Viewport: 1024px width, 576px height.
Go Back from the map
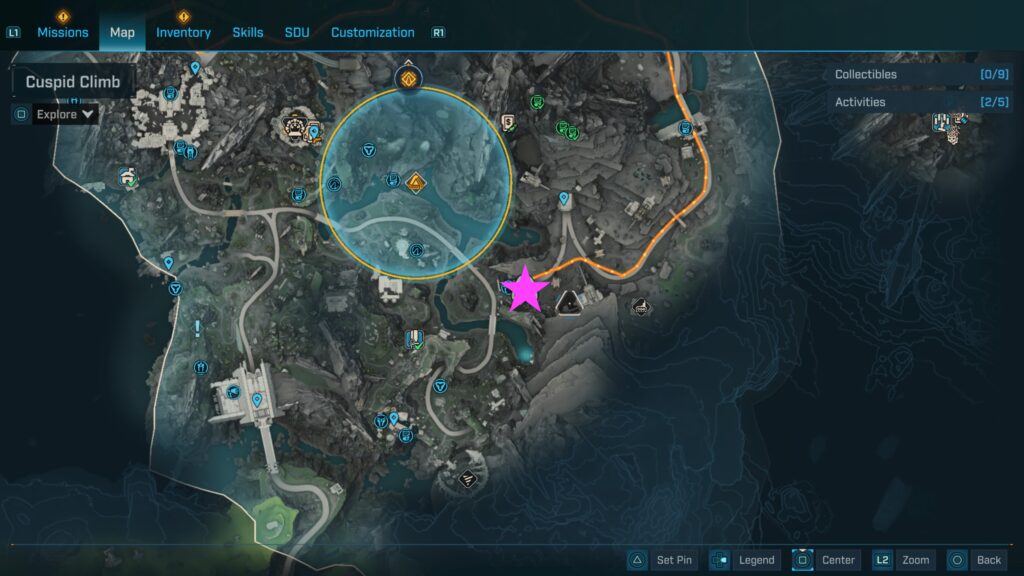pos(975,560)
